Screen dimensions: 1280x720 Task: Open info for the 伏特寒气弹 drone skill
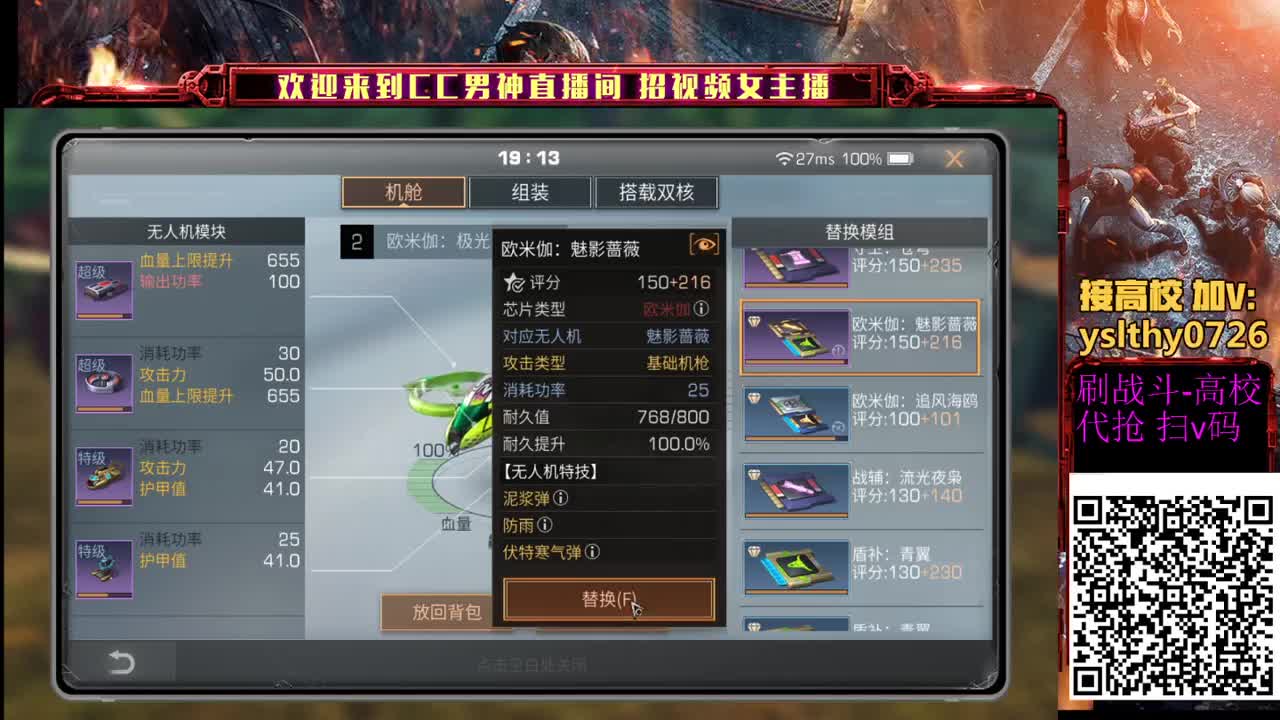pyautogui.click(x=591, y=551)
